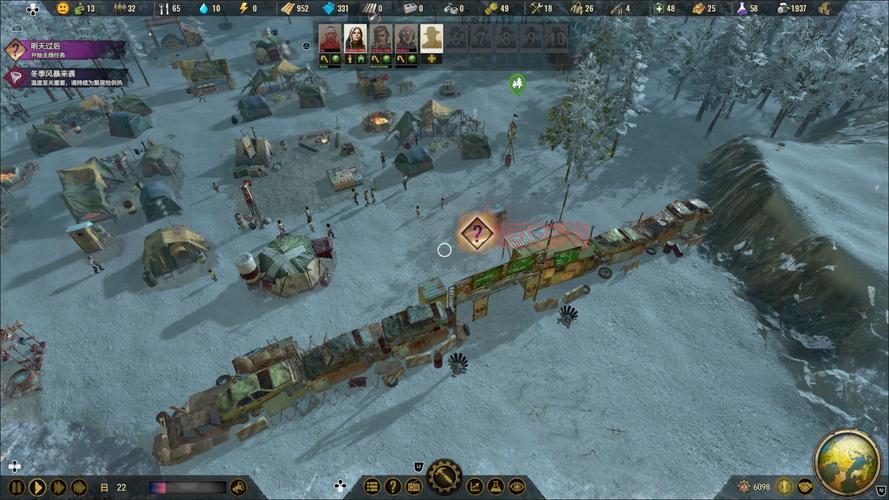This screenshot has width=889, height=500.
Task: Select the first red-faced specialist portrait
Action: 329,38
